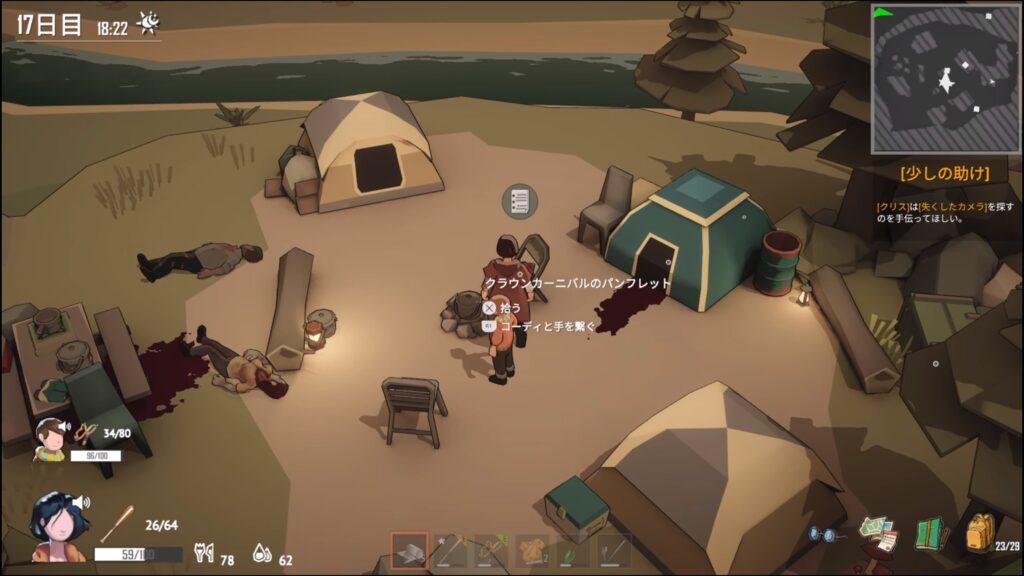This screenshot has width=1024, height=576.
Task: Select the companion's slingshot weapon icon
Action: coord(87,433)
